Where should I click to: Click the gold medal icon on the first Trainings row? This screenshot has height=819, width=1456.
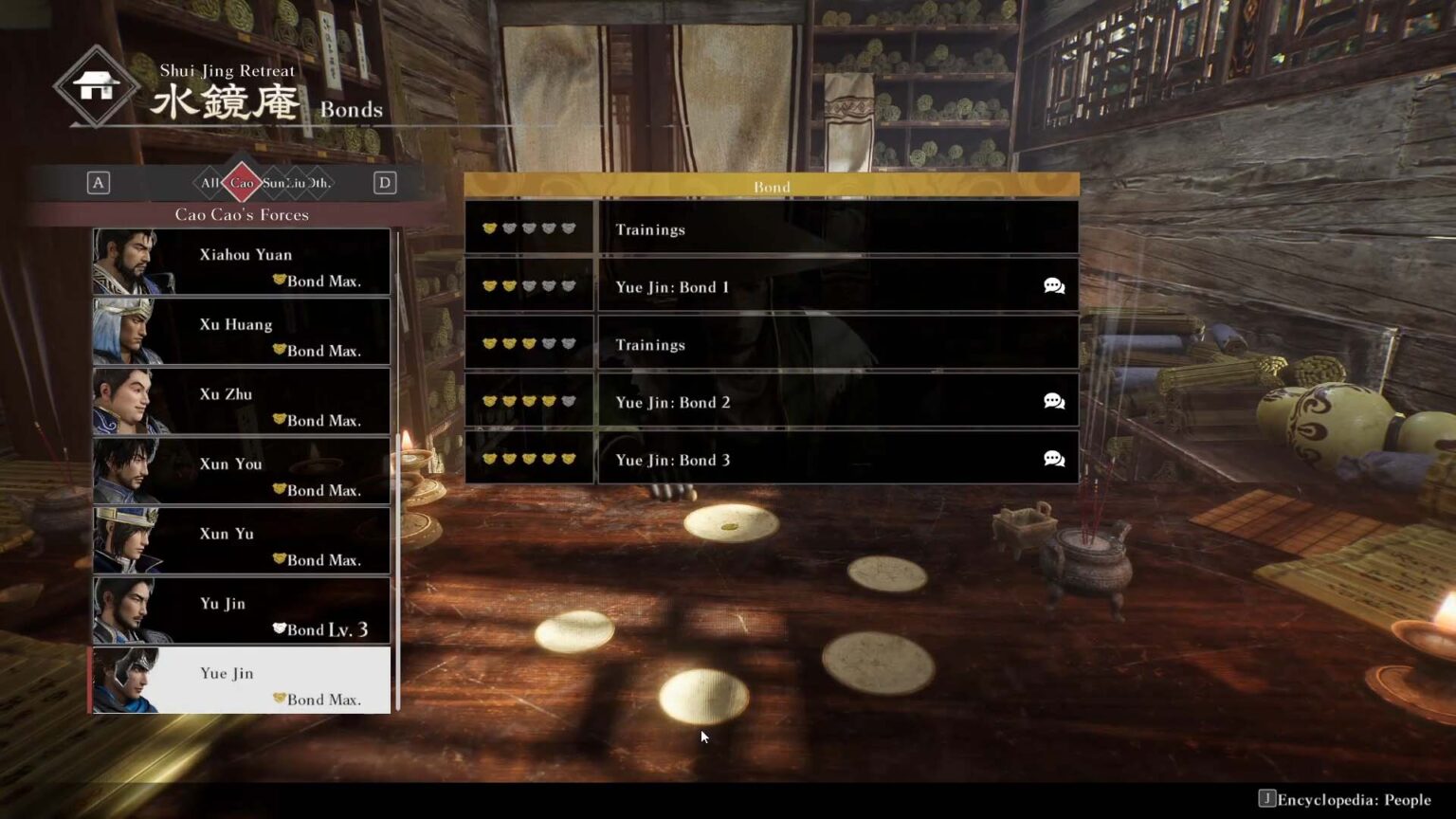(489, 227)
